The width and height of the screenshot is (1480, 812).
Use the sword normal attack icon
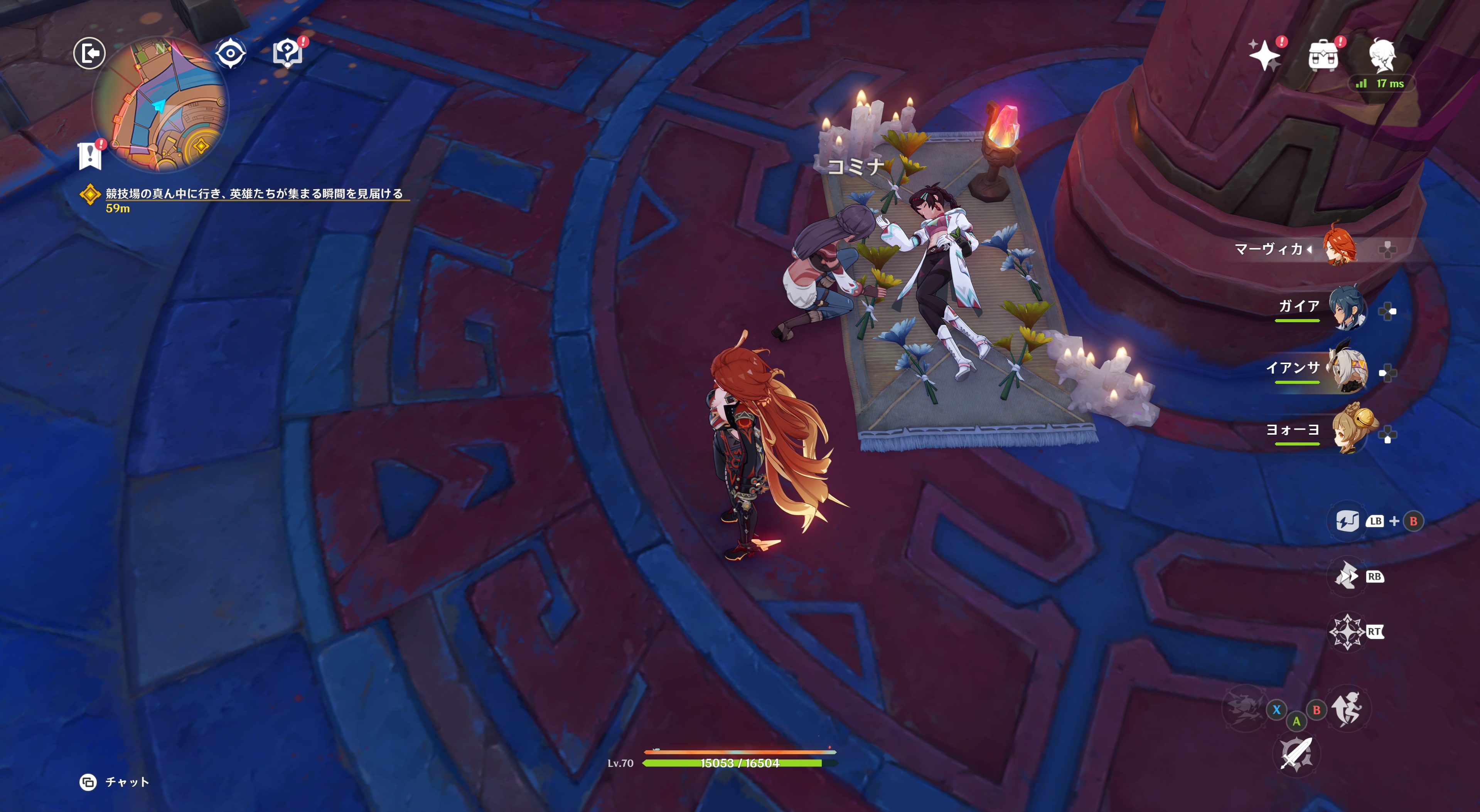[x=1296, y=753]
